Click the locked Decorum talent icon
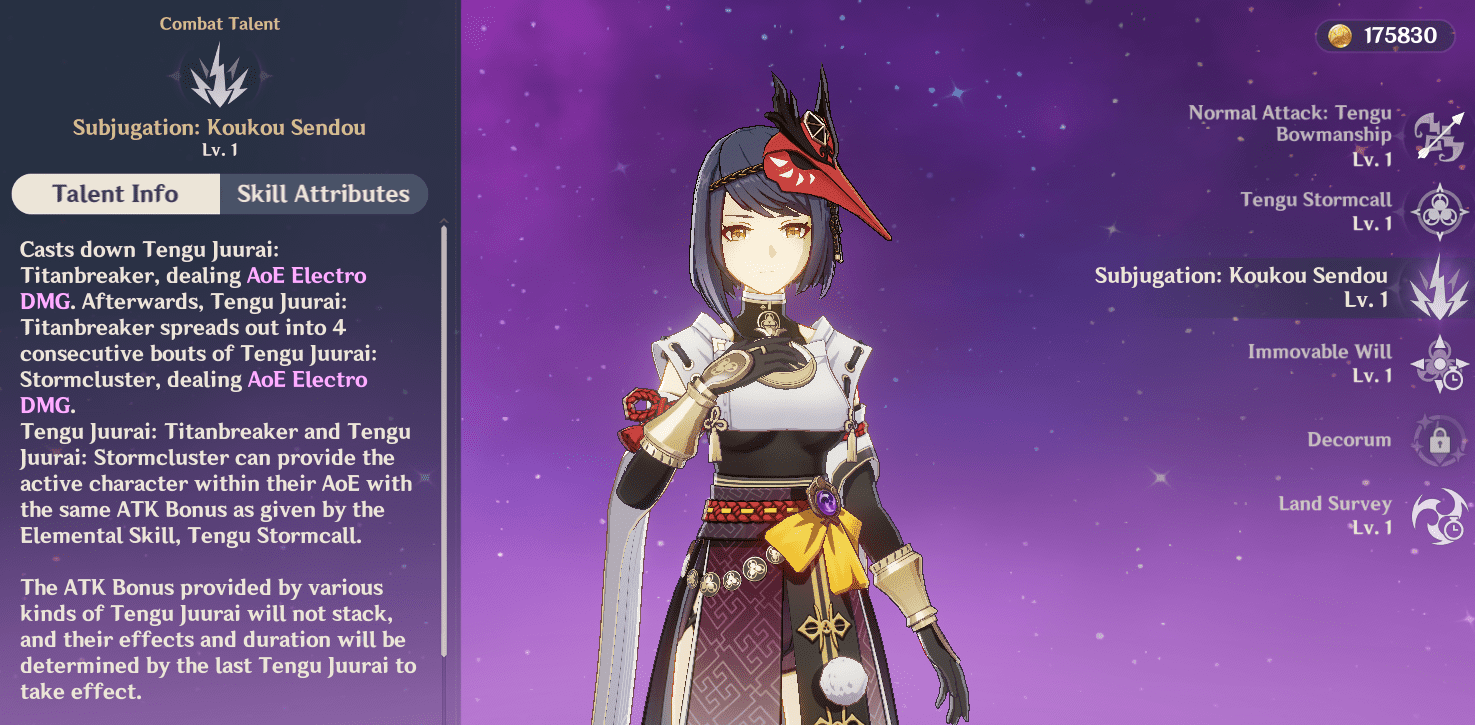1475x725 pixels. coord(1438,440)
